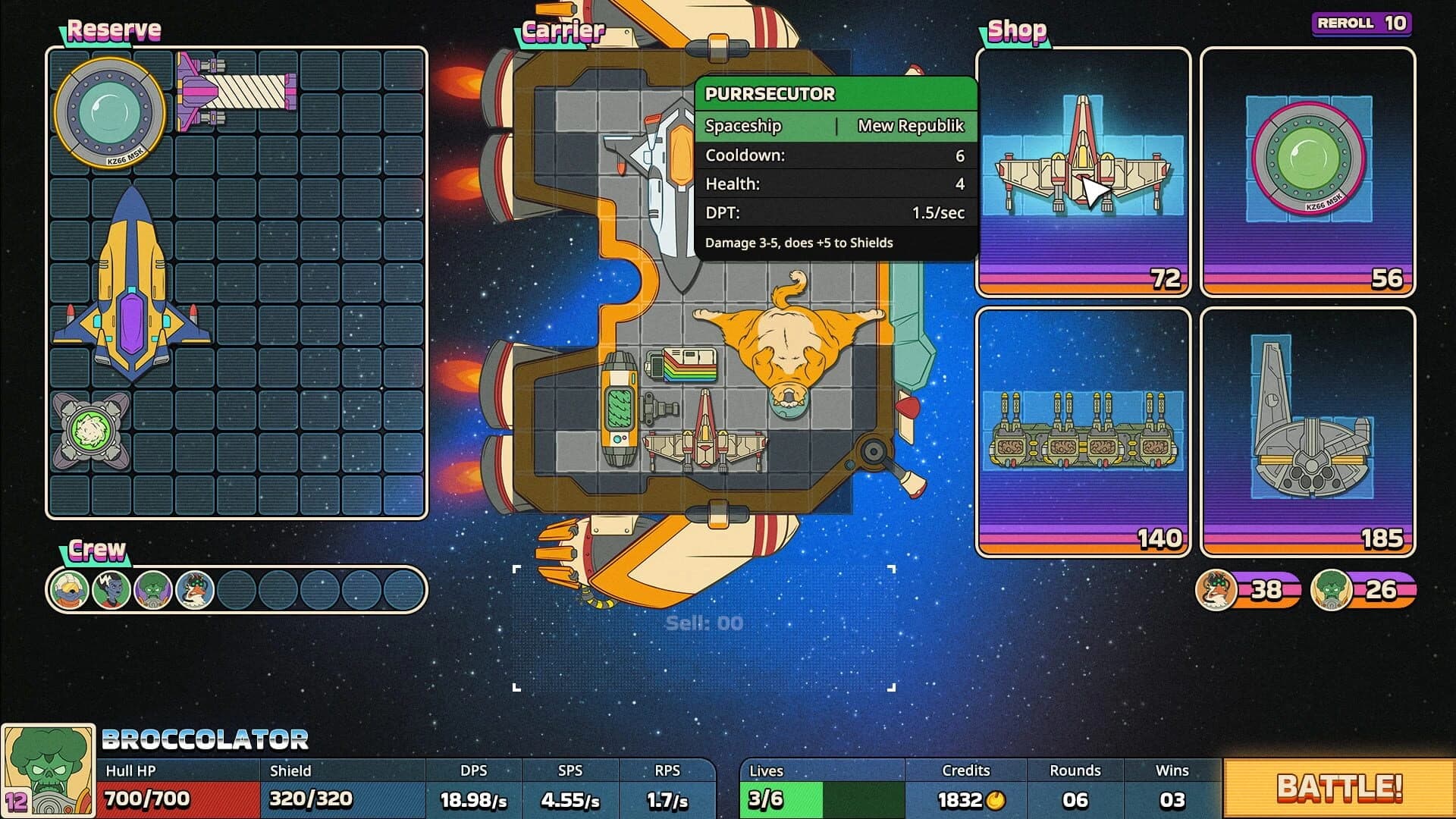
Task: Click an empty crew slot in the Crew bar
Action: pos(236,588)
